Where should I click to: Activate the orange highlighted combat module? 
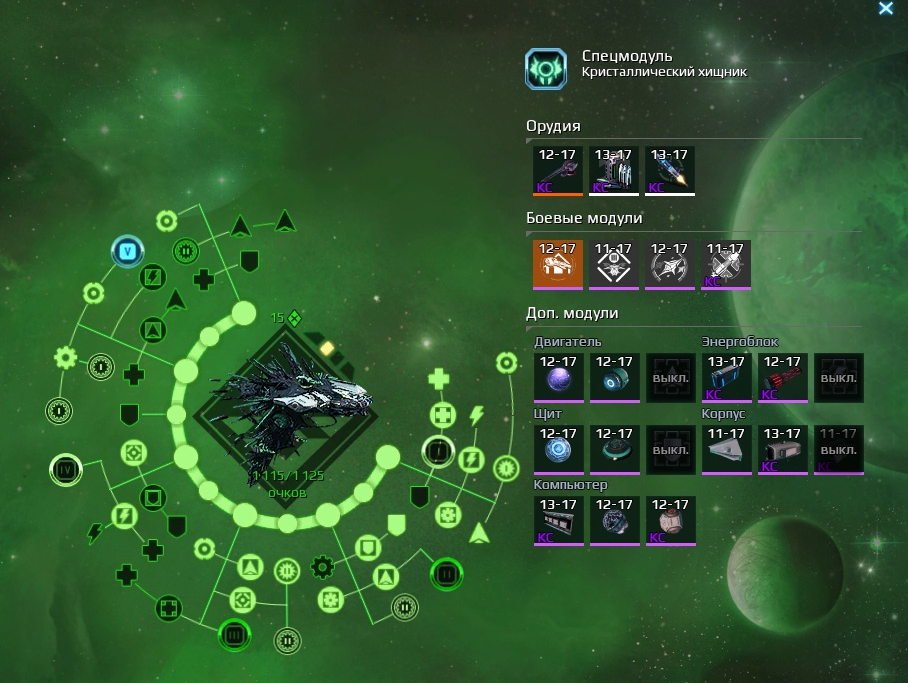click(x=558, y=265)
